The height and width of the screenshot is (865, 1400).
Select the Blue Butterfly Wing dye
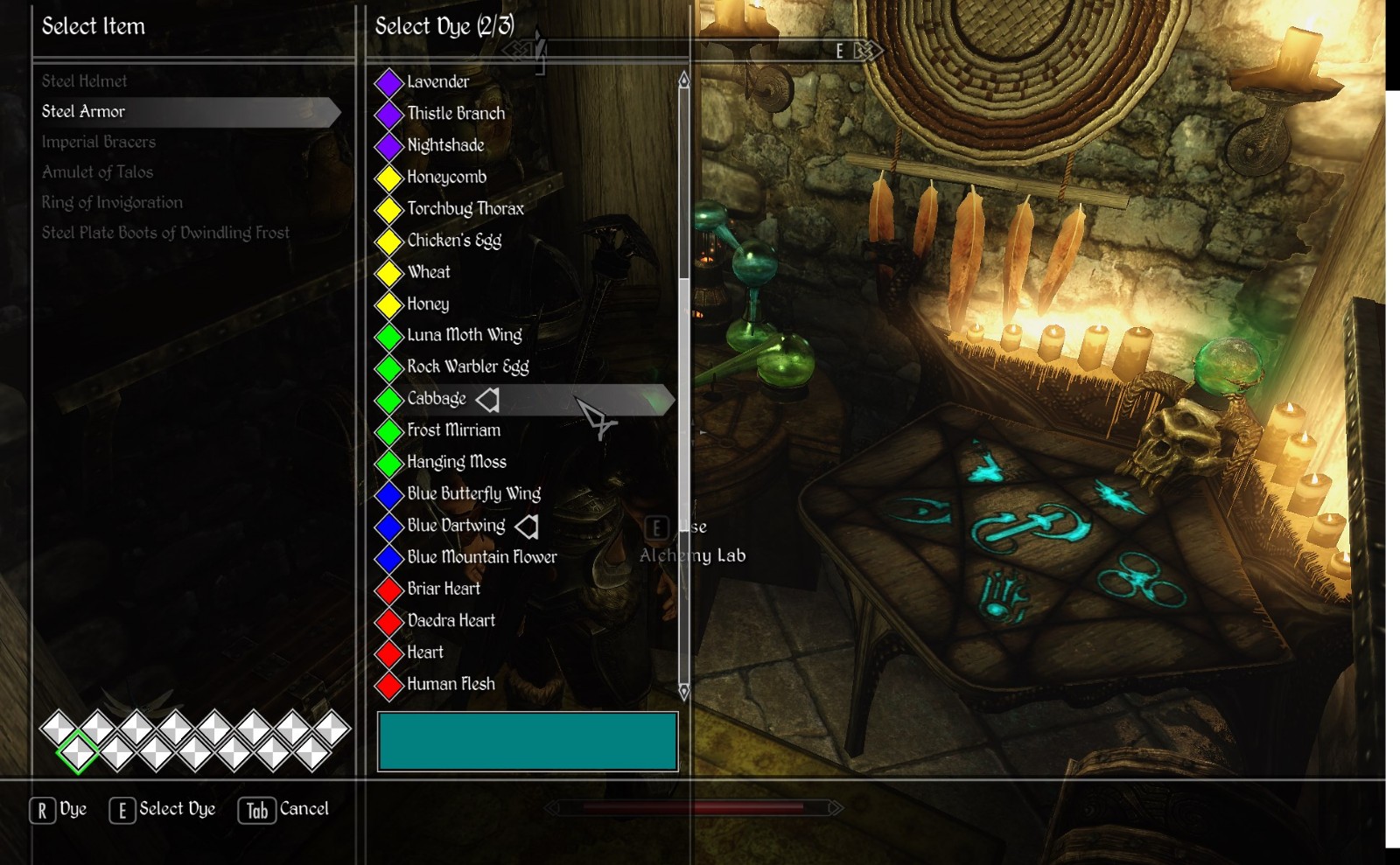pyautogui.click(x=473, y=494)
